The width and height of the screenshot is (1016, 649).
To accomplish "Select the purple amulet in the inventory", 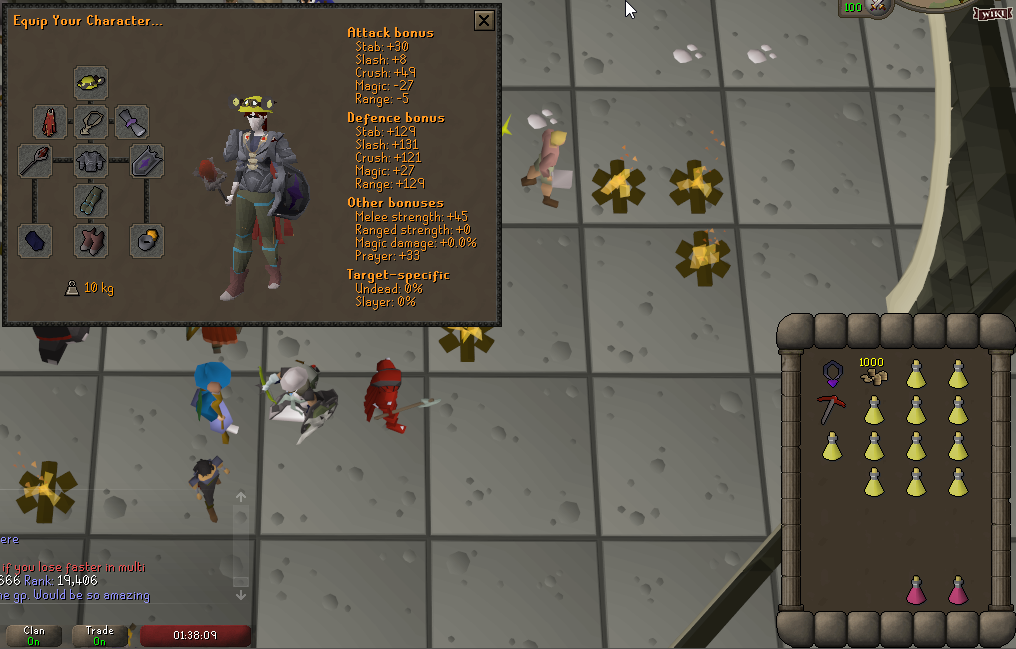I will pos(832,375).
